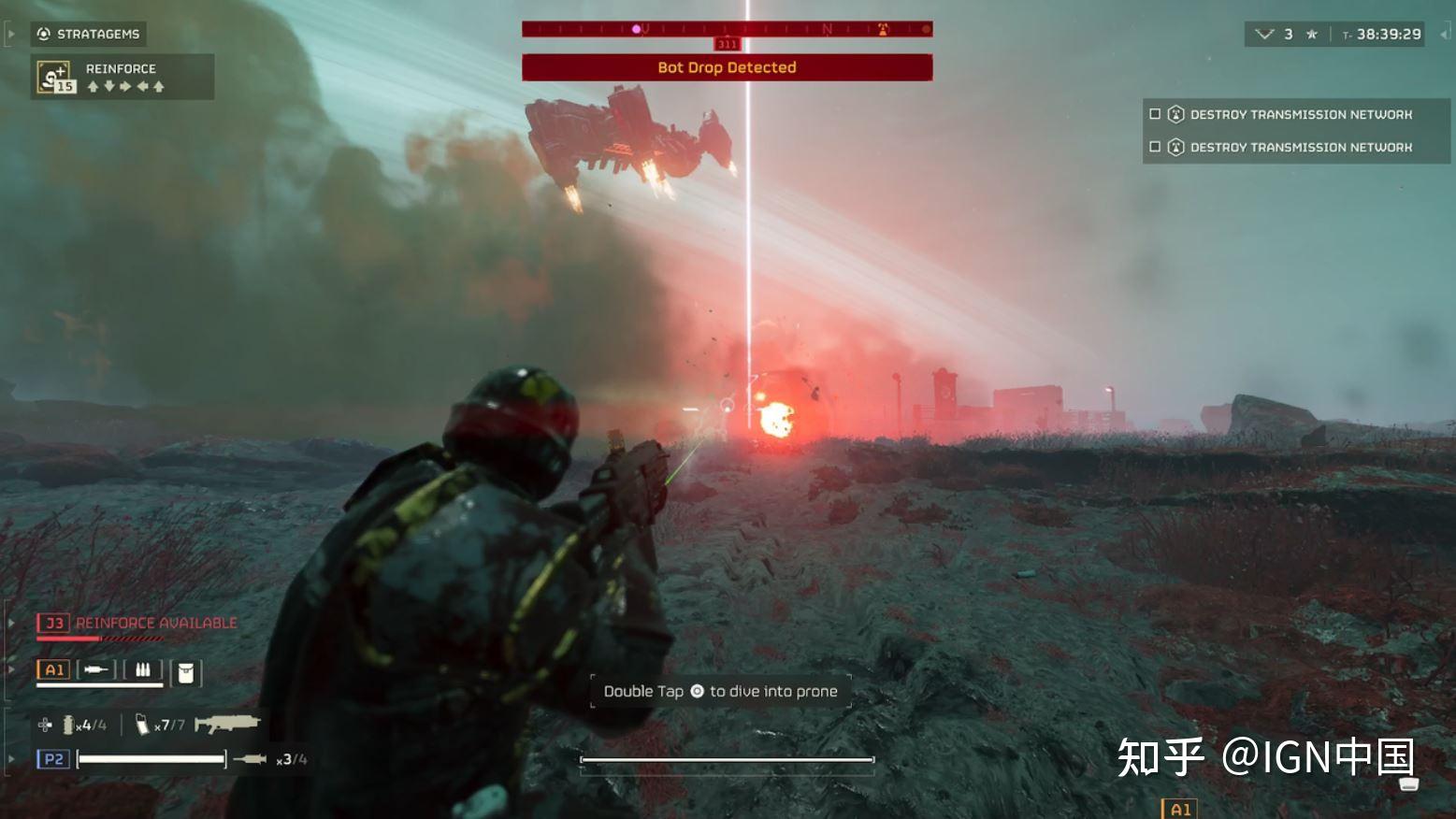The width and height of the screenshot is (1456, 819).
Task: Click A1's backpack icon
Action: pyautogui.click(x=186, y=672)
